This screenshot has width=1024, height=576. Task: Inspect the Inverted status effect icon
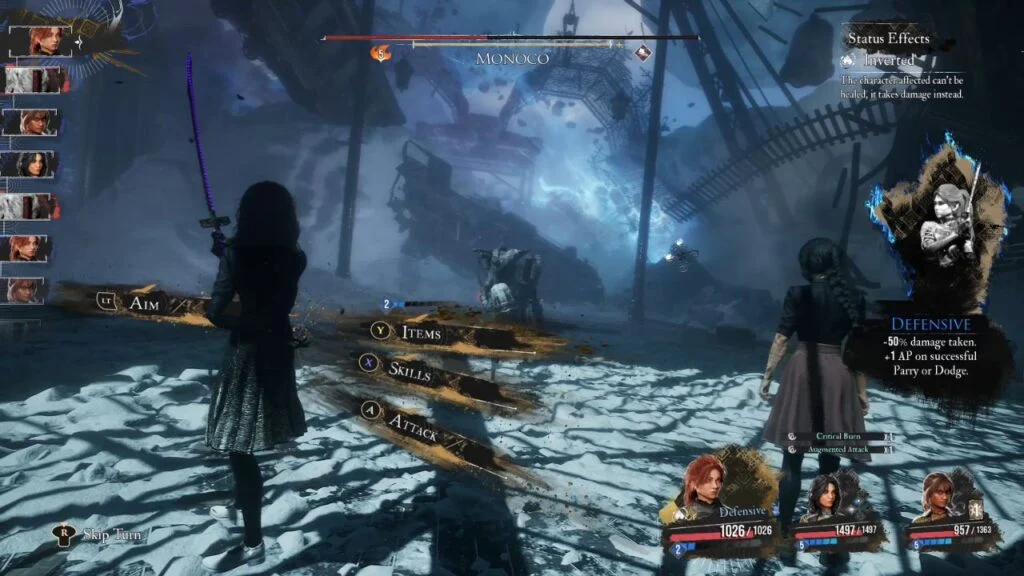tap(849, 60)
